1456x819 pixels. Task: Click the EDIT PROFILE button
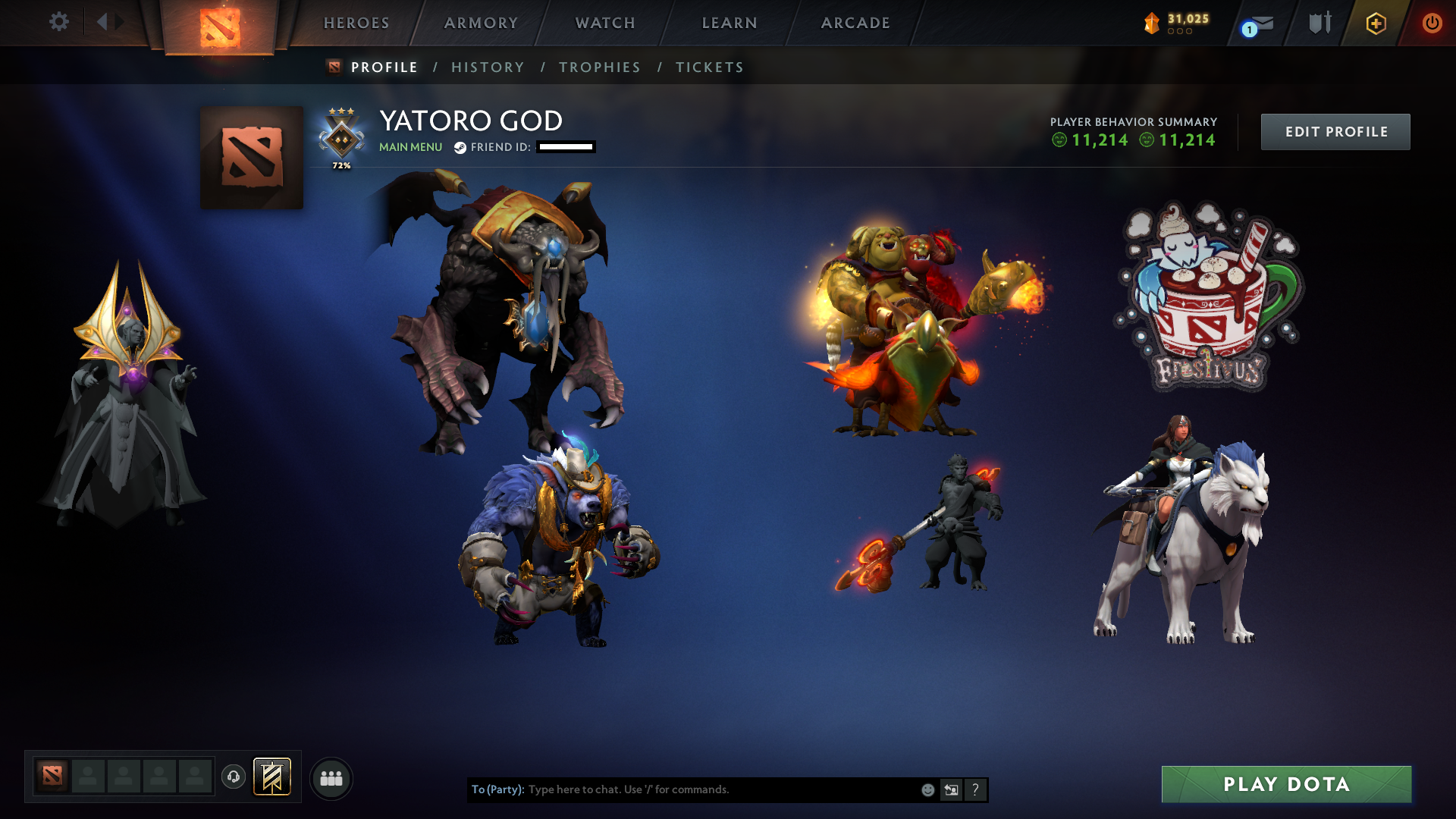[1335, 131]
